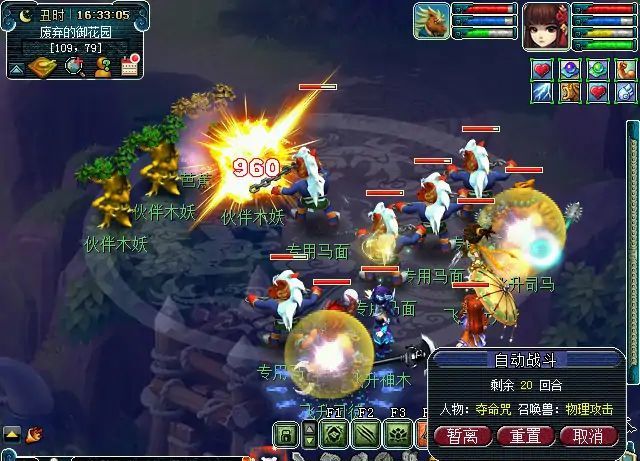The width and height of the screenshot is (640, 461).
Task: Open the summoned pet portrait
Action: coord(431,21)
